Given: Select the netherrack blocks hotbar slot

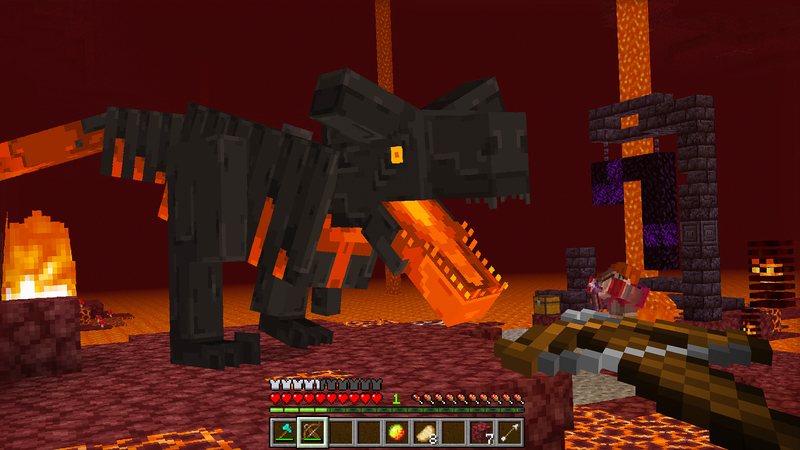Looking at the screenshot, I should coord(482,432).
